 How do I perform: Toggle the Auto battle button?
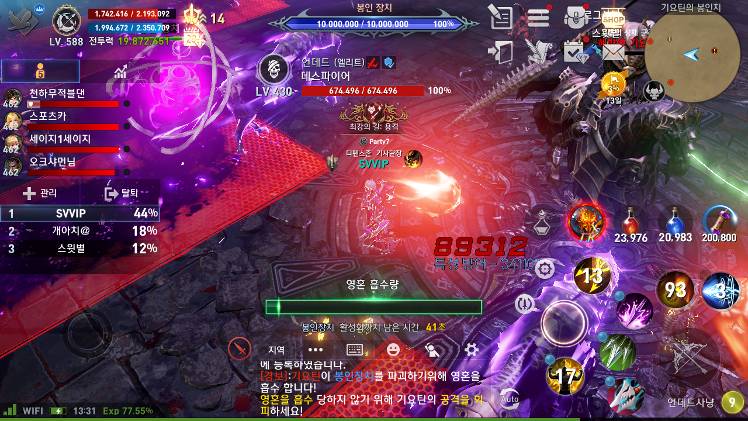[x=509, y=398]
